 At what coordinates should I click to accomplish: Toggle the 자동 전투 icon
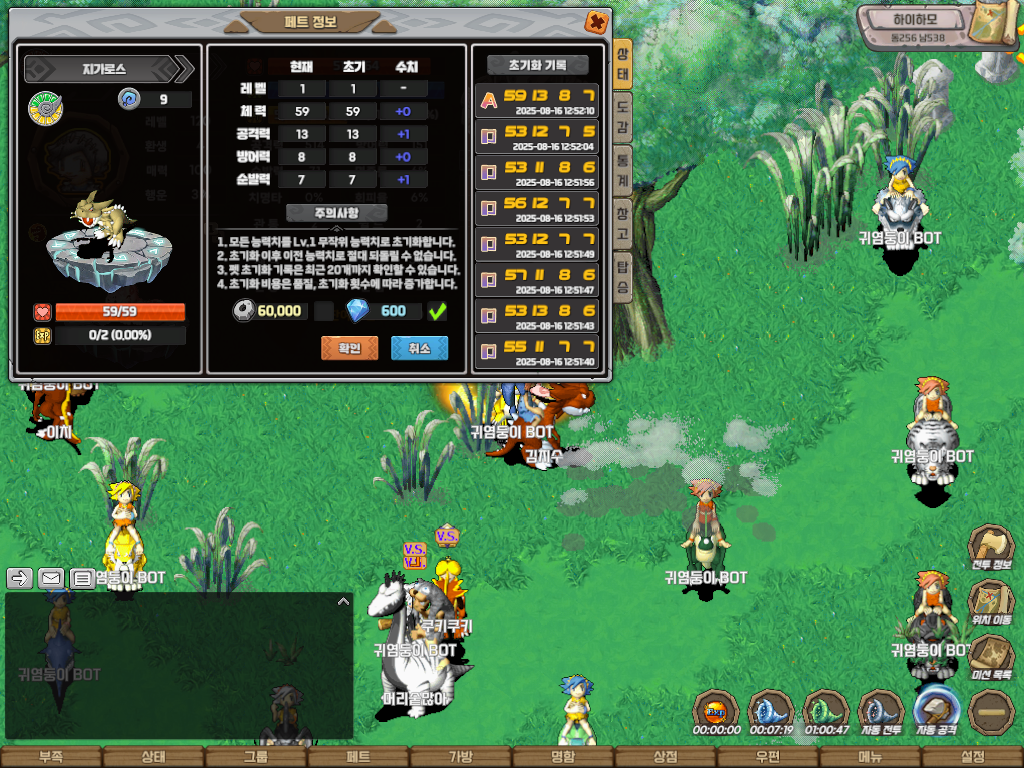(881, 710)
